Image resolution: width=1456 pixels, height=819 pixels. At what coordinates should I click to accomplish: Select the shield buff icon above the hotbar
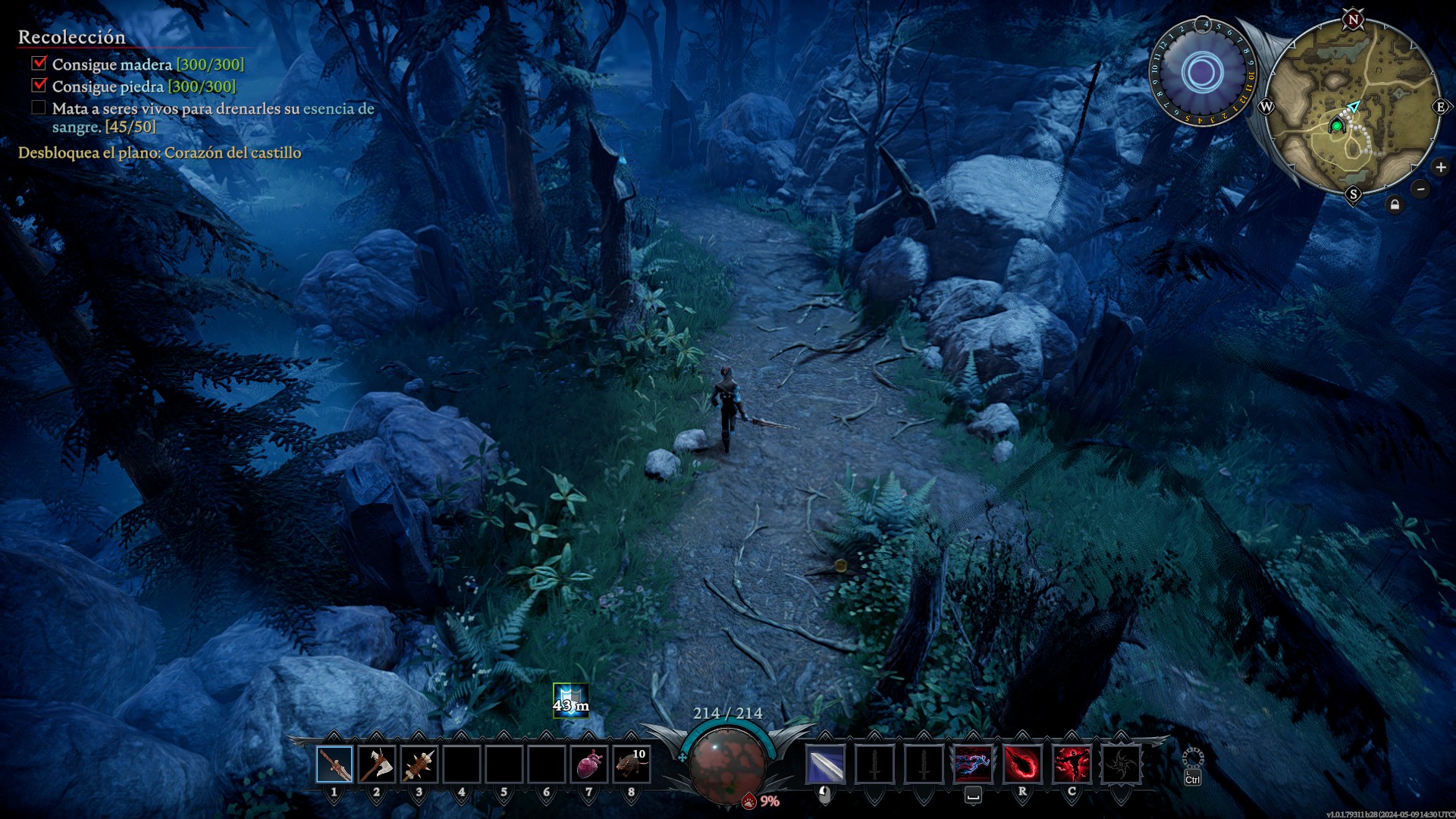570,700
